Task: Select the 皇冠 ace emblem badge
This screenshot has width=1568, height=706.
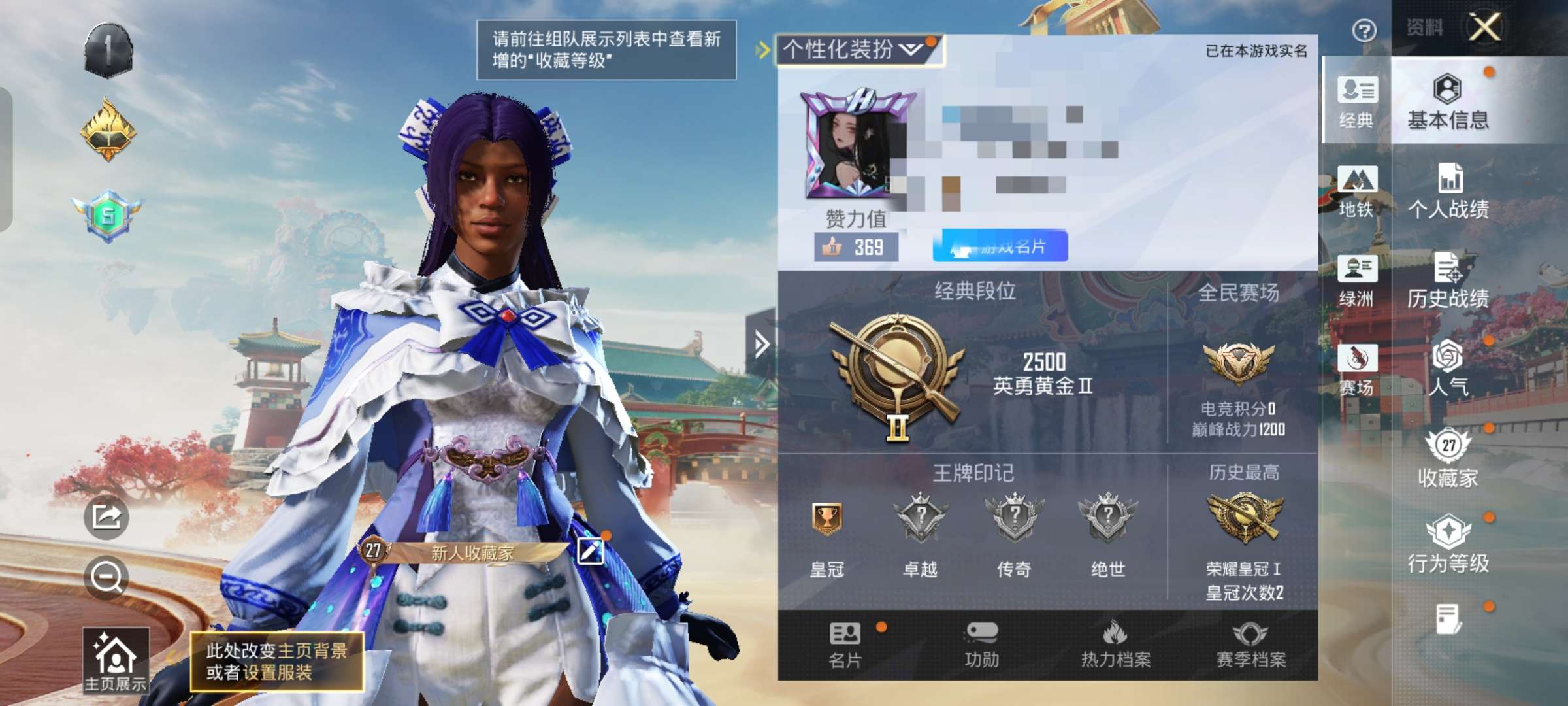Action: (x=828, y=523)
